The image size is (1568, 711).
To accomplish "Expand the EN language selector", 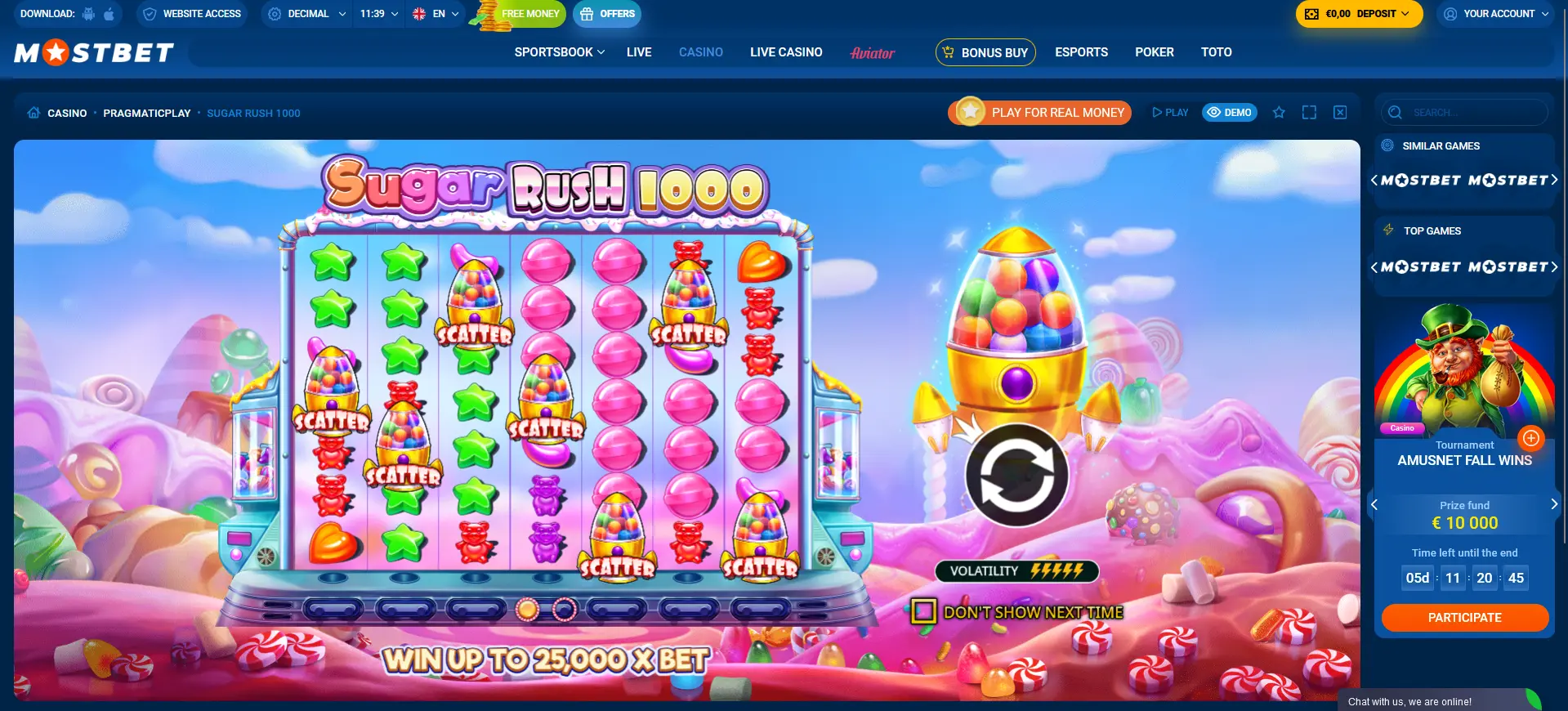I will [436, 13].
